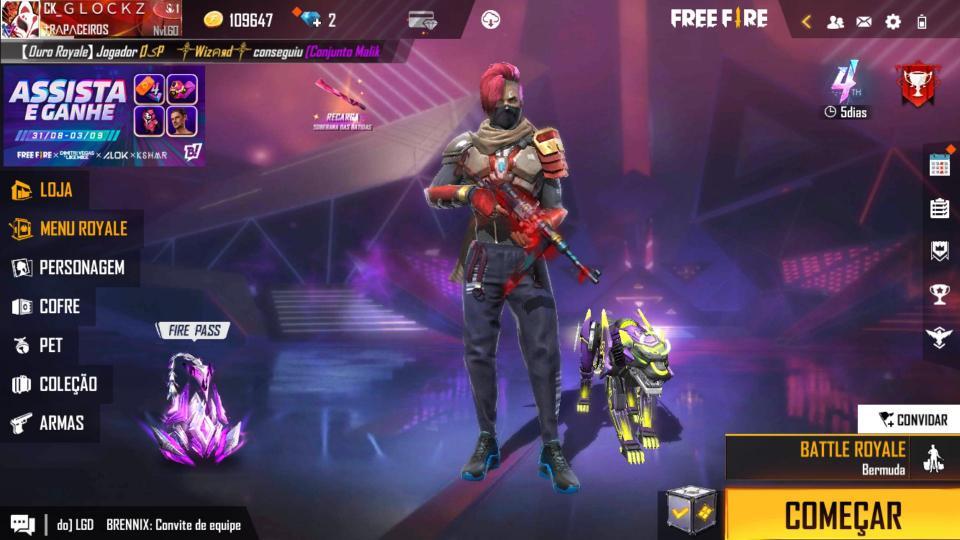Start the match with the COMEÇAR button
Screen dimensions: 960x540
click(842, 515)
